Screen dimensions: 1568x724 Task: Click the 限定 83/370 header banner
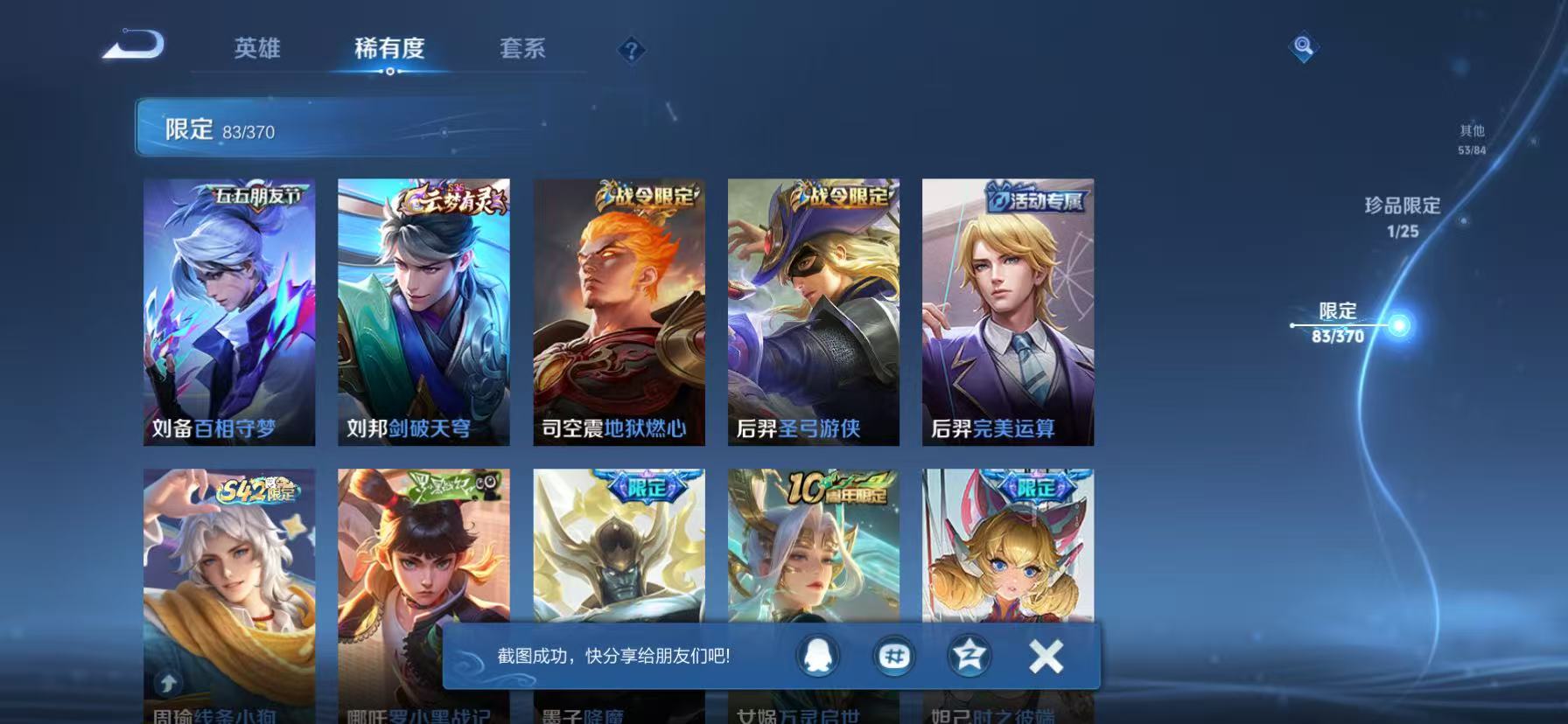219,129
